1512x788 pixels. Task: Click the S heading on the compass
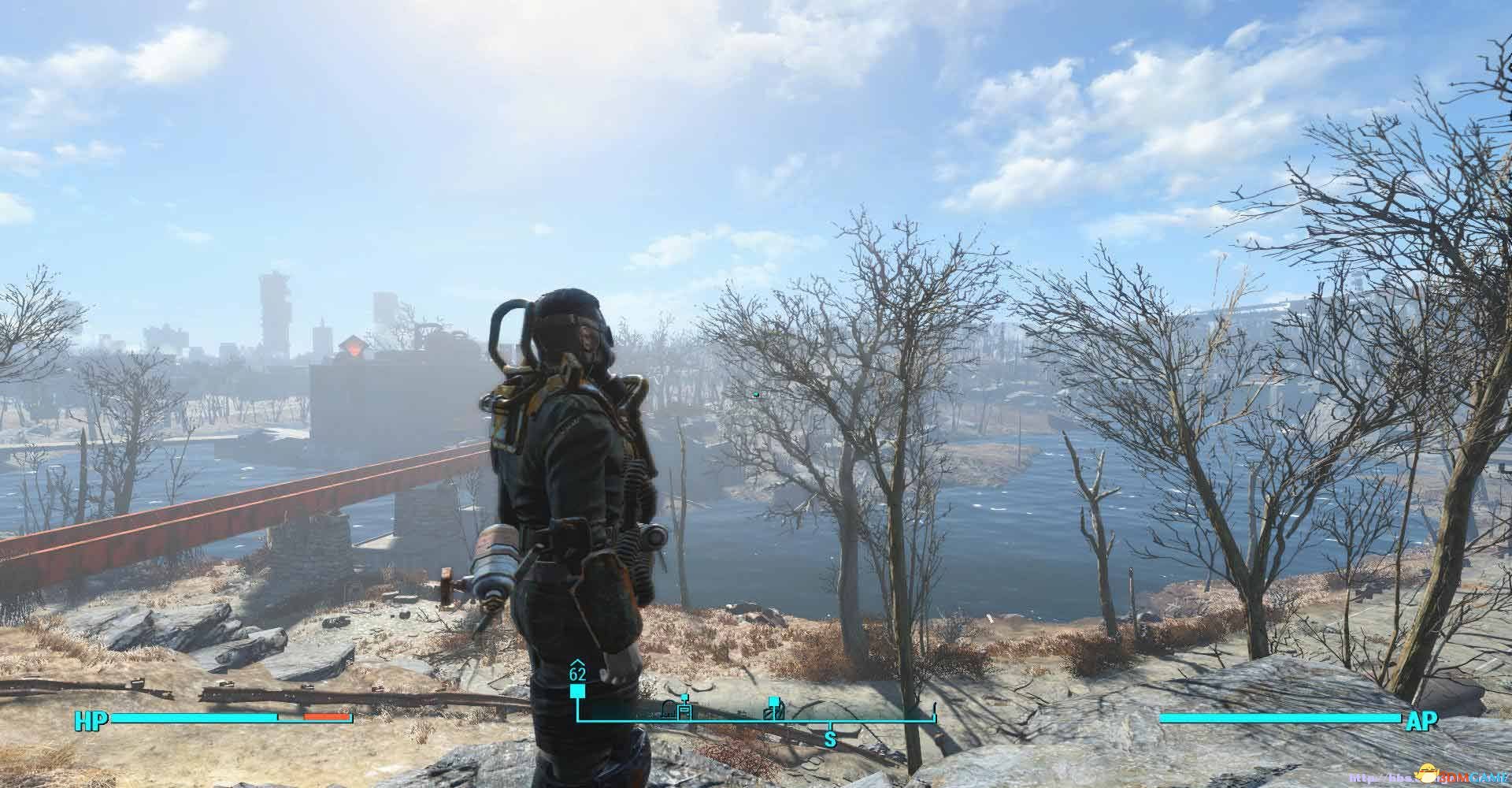829,738
